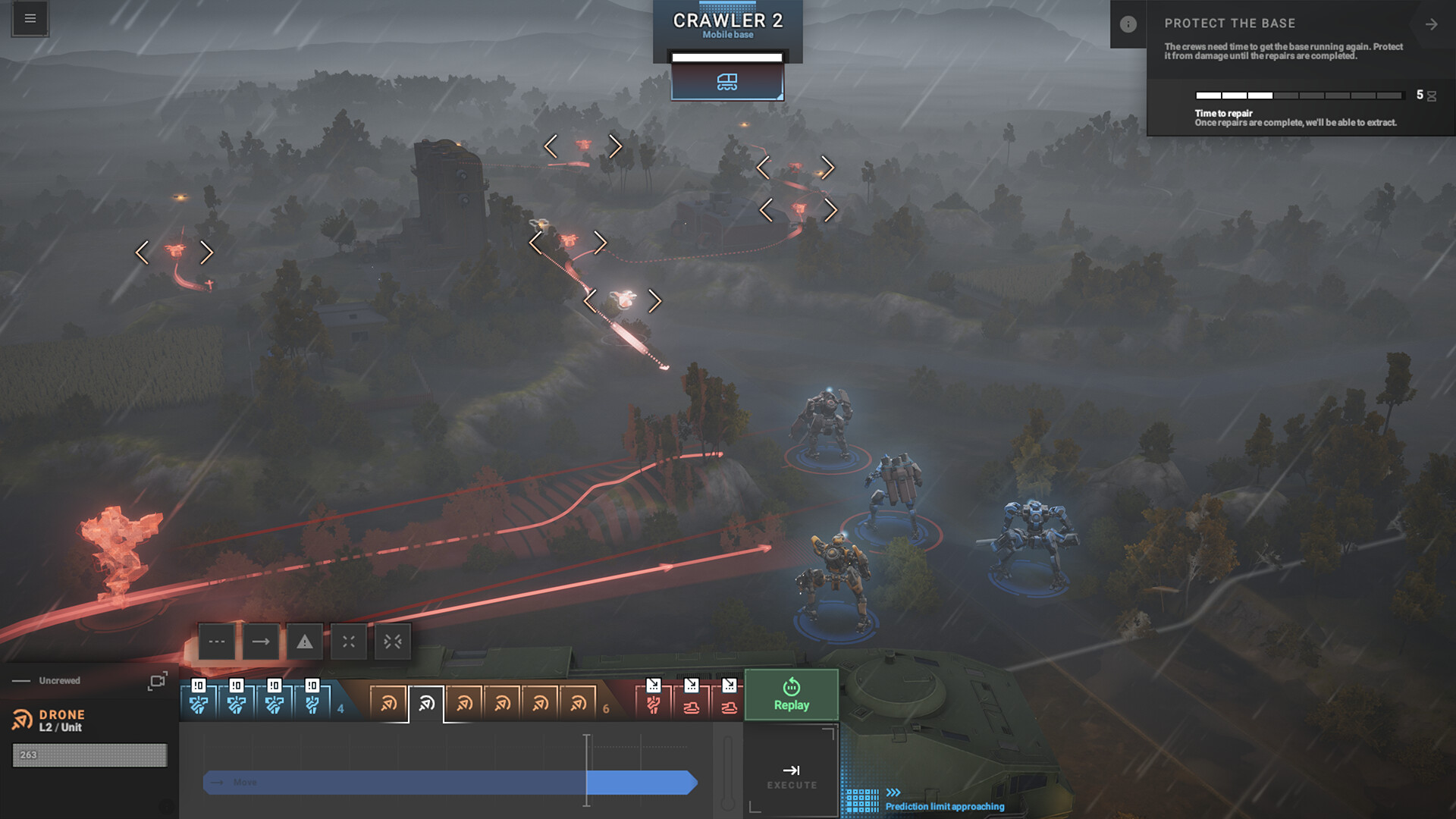Choose the wait action with three dashes
The width and height of the screenshot is (1456, 819).
[217, 642]
